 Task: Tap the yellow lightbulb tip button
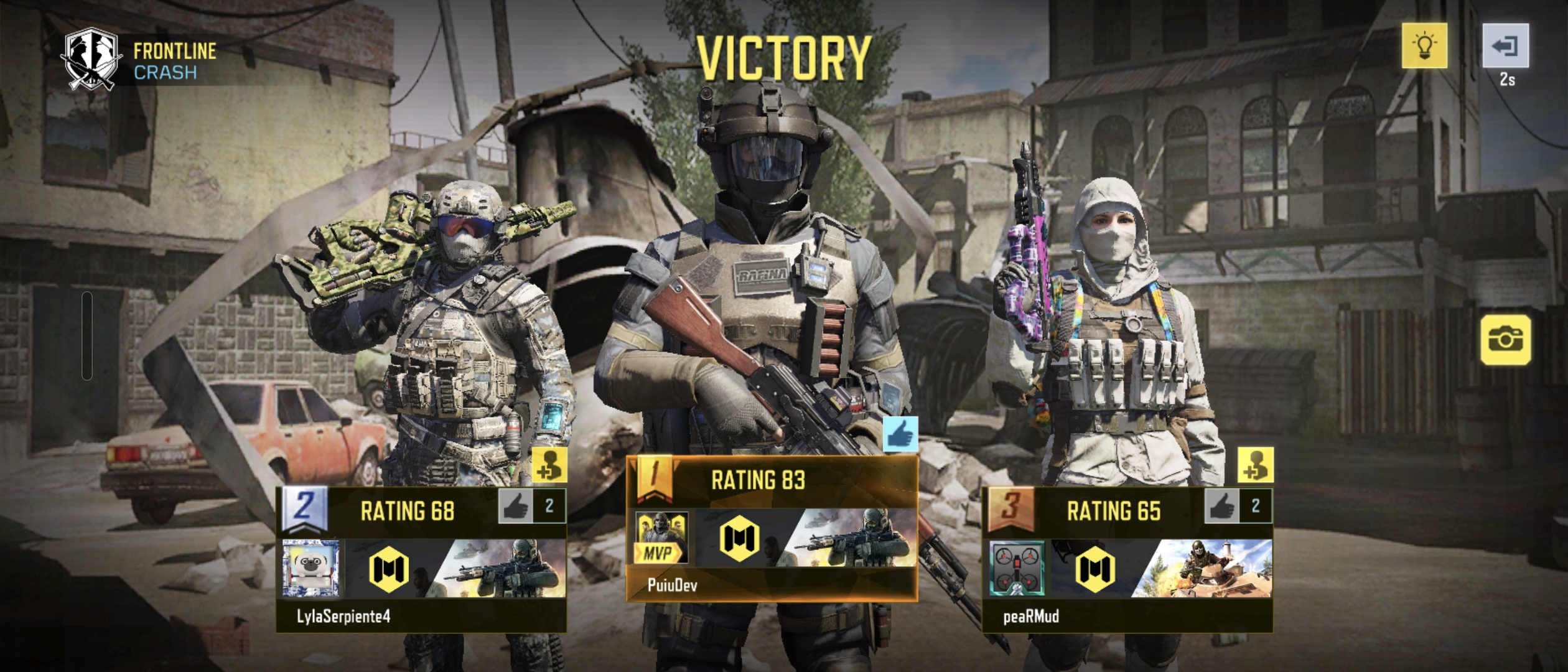pyautogui.click(x=1424, y=46)
